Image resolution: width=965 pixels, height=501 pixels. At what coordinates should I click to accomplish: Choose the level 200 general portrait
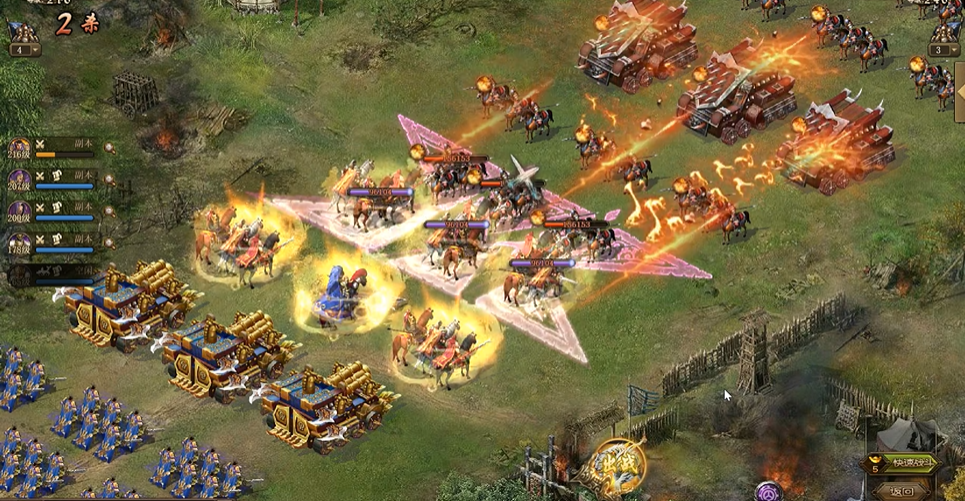coord(20,211)
